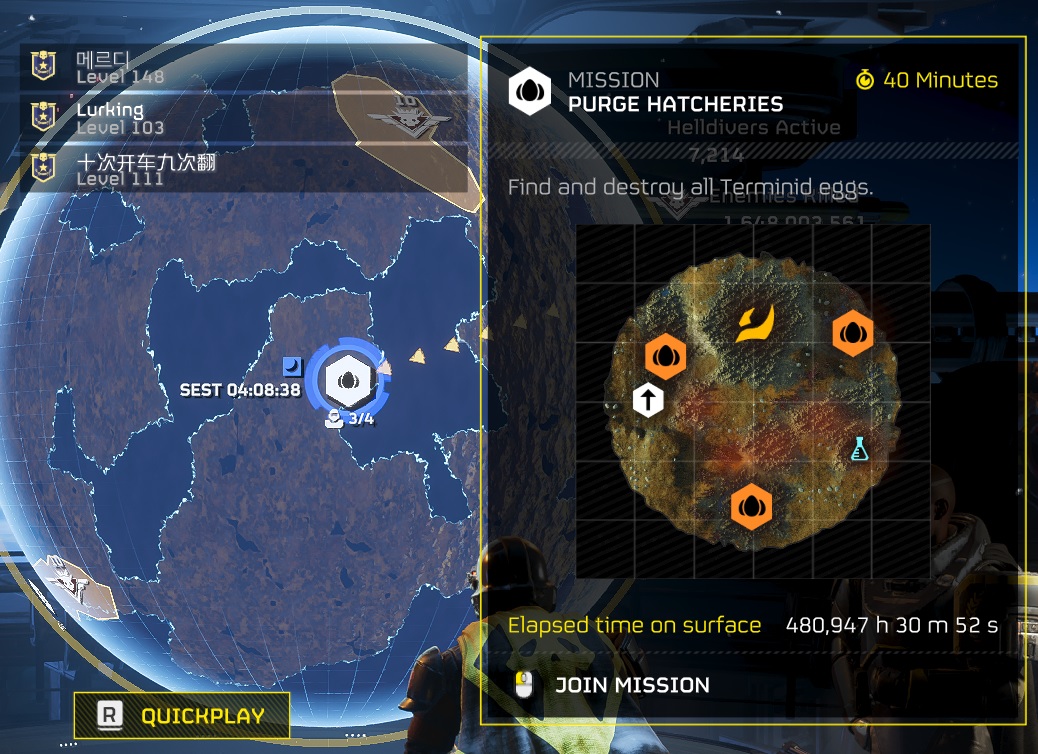Click the yellow flame icon on mission map
This screenshot has width=1038, height=754.
click(x=754, y=323)
